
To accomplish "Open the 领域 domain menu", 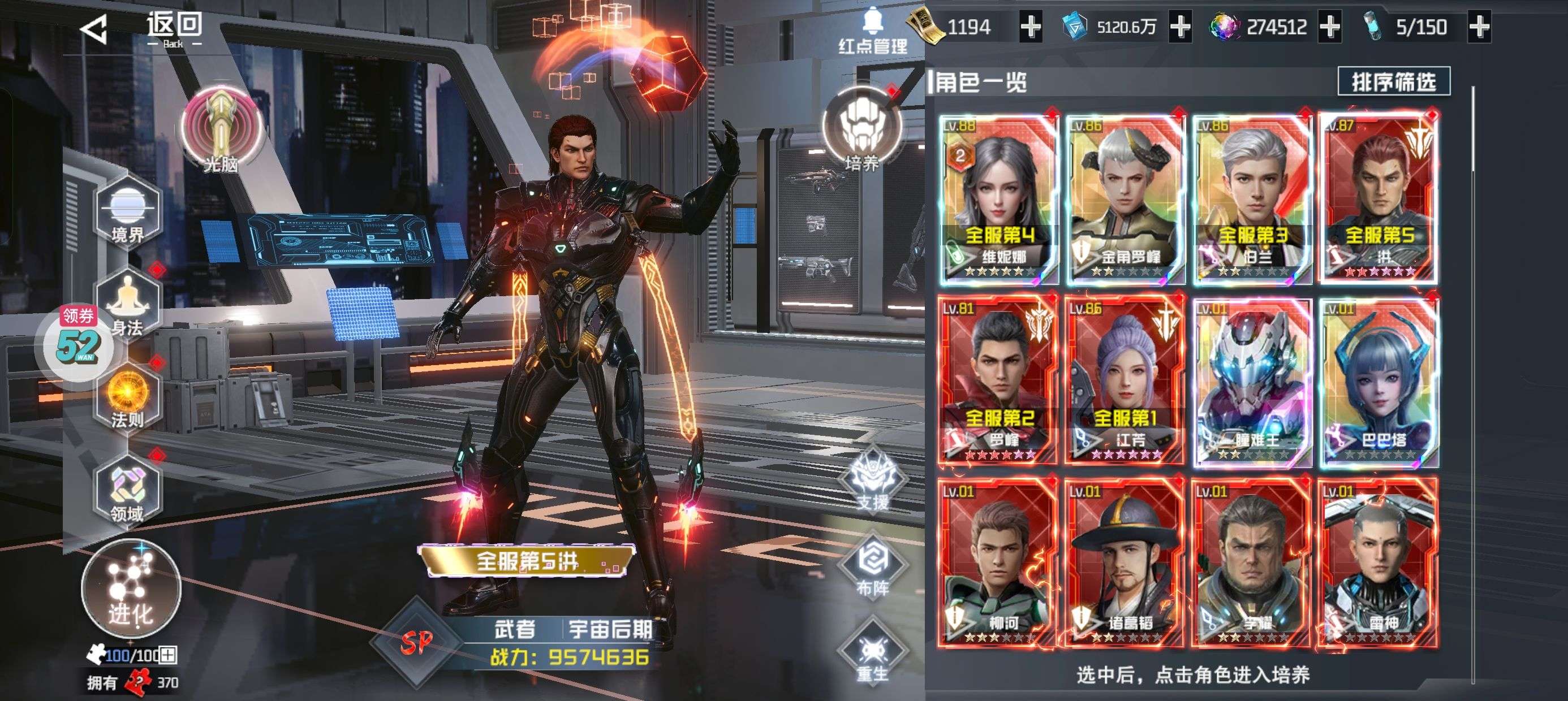I will pyautogui.click(x=127, y=491).
